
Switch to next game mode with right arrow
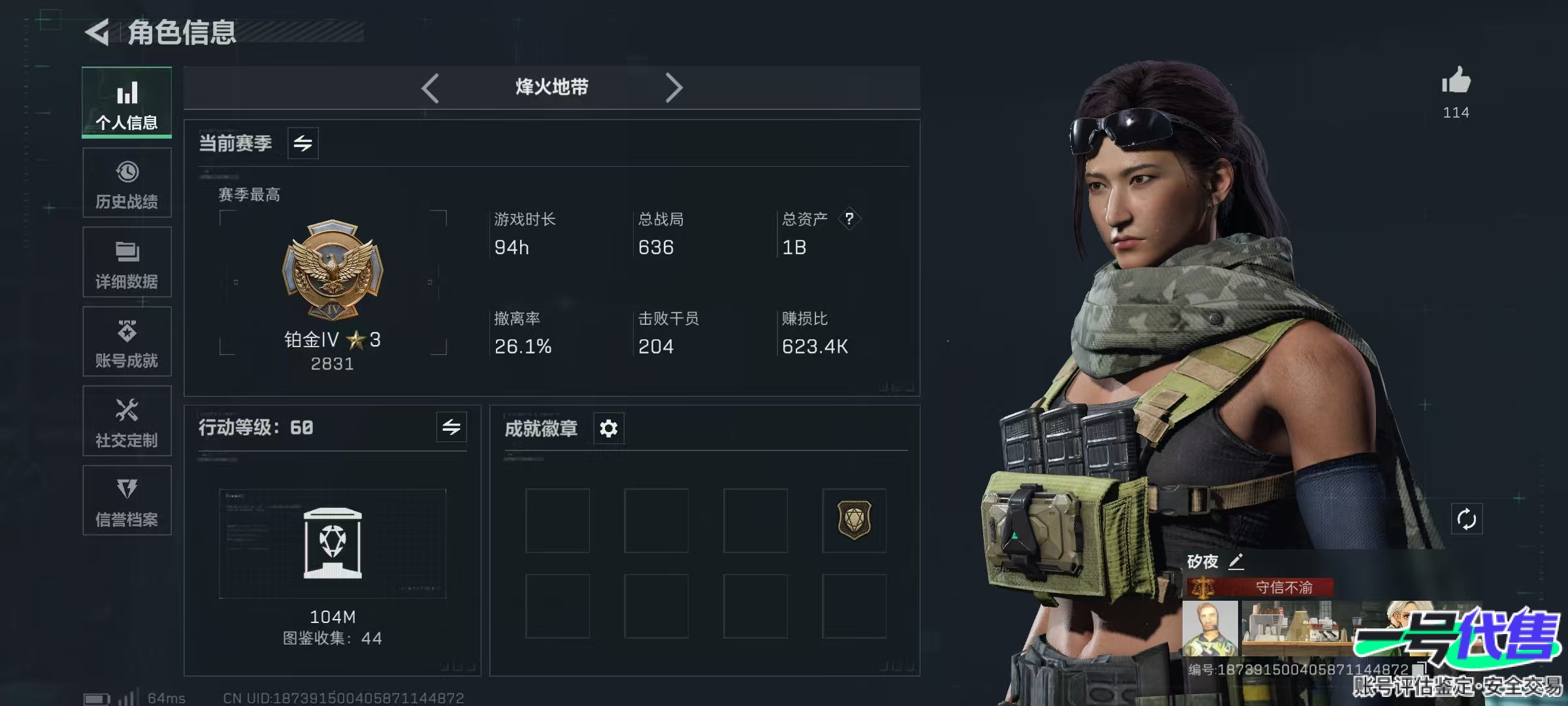[x=674, y=88]
